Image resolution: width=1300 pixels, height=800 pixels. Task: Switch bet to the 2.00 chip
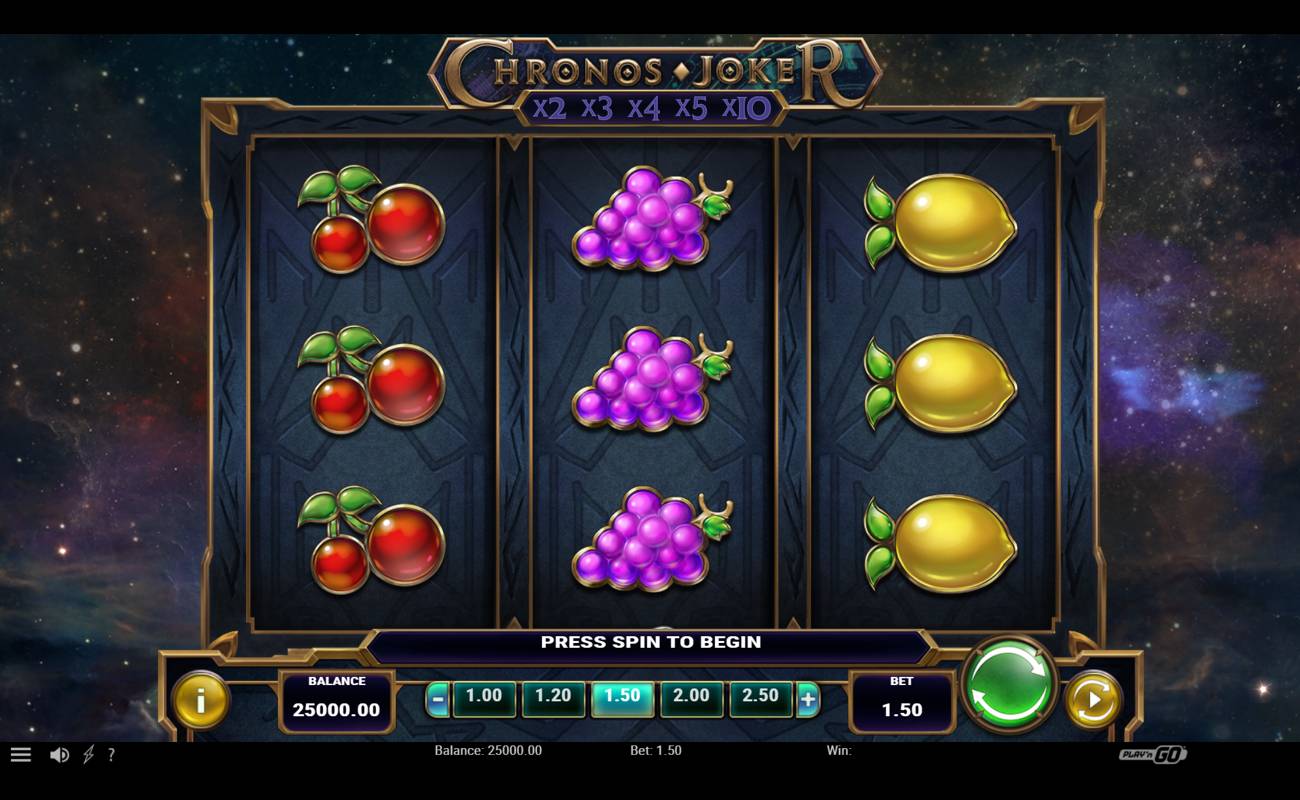pyautogui.click(x=693, y=696)
